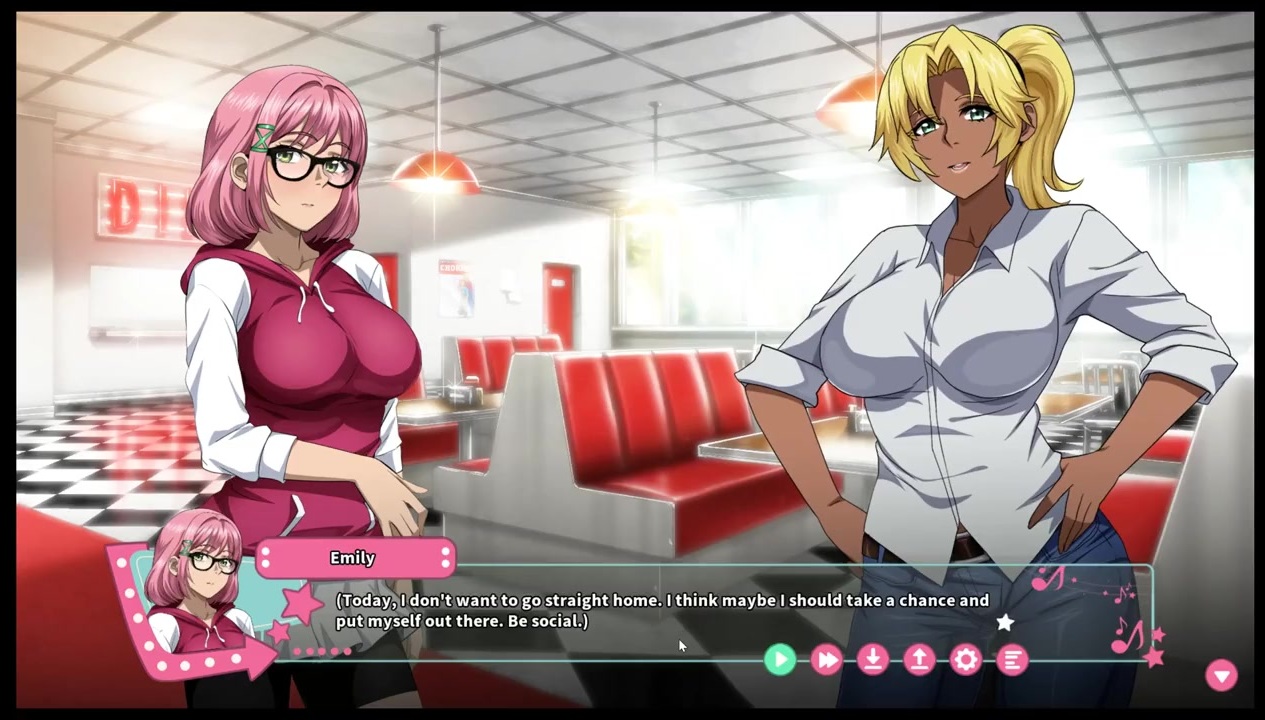Open the save menu via download-arrow icon
Viewport: 1265px width, 720px height.
[873, 660]
